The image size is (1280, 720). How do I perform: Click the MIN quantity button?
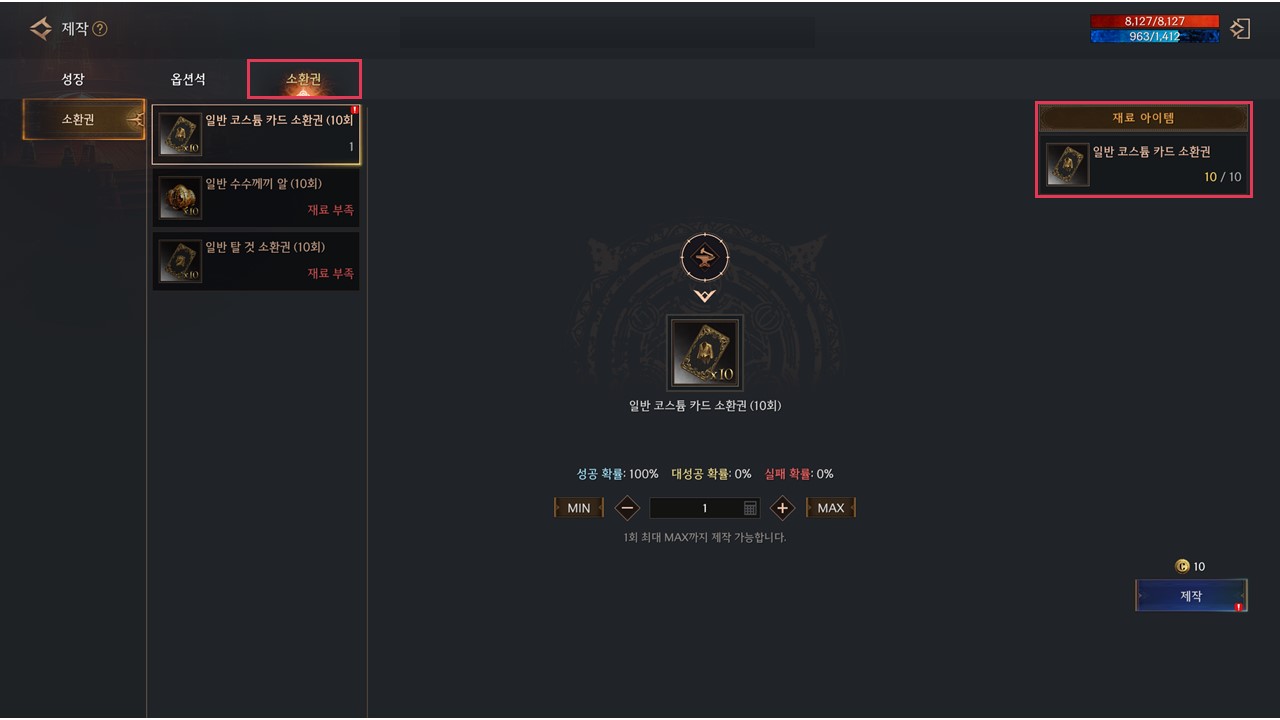(x=578, y=508)
